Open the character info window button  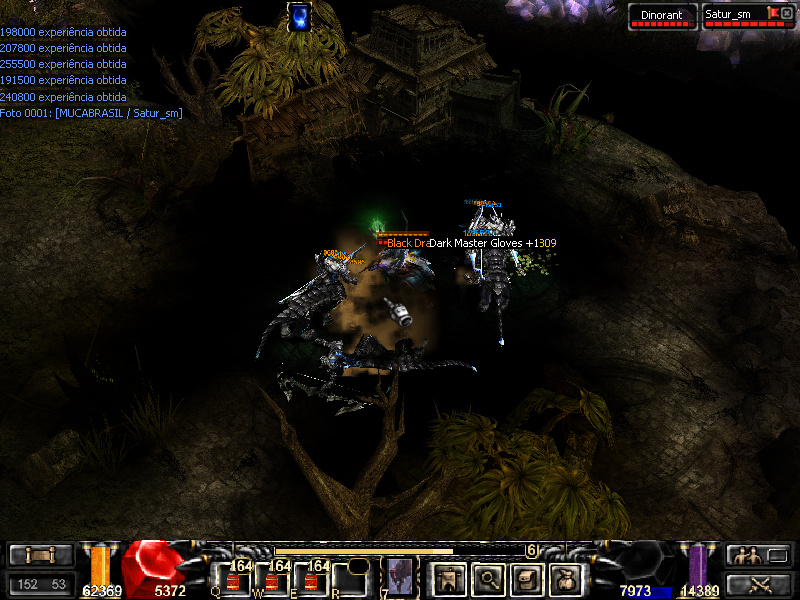pyautogui.click(x=447, y=578)
